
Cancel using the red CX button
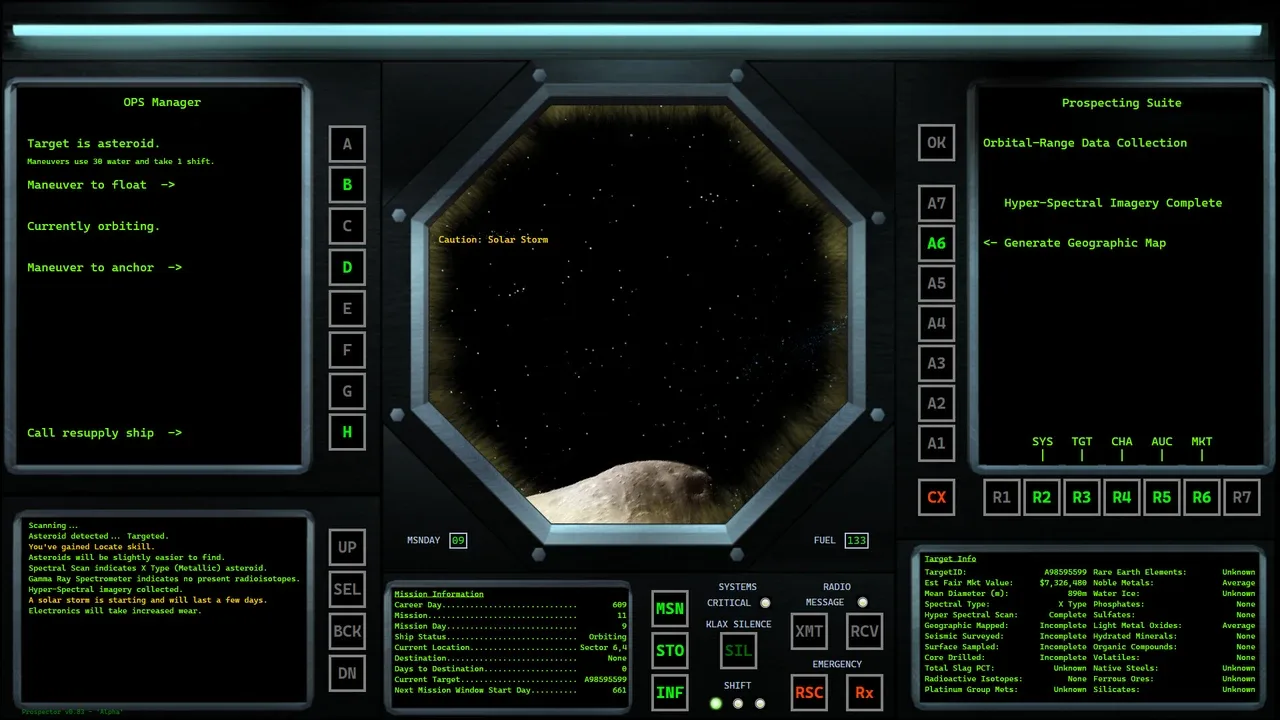[936, 497]
